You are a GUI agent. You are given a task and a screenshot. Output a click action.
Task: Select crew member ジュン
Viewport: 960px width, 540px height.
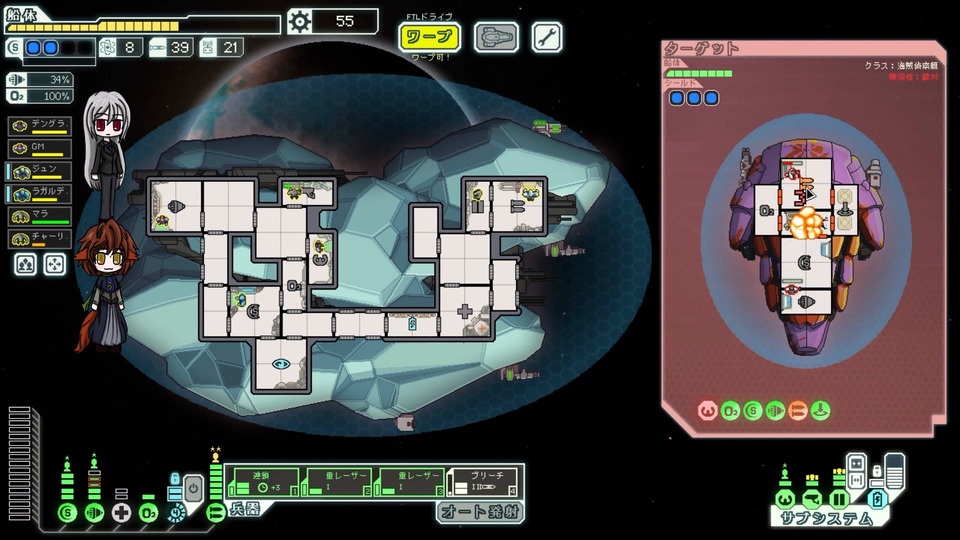(x=39, y=171)
